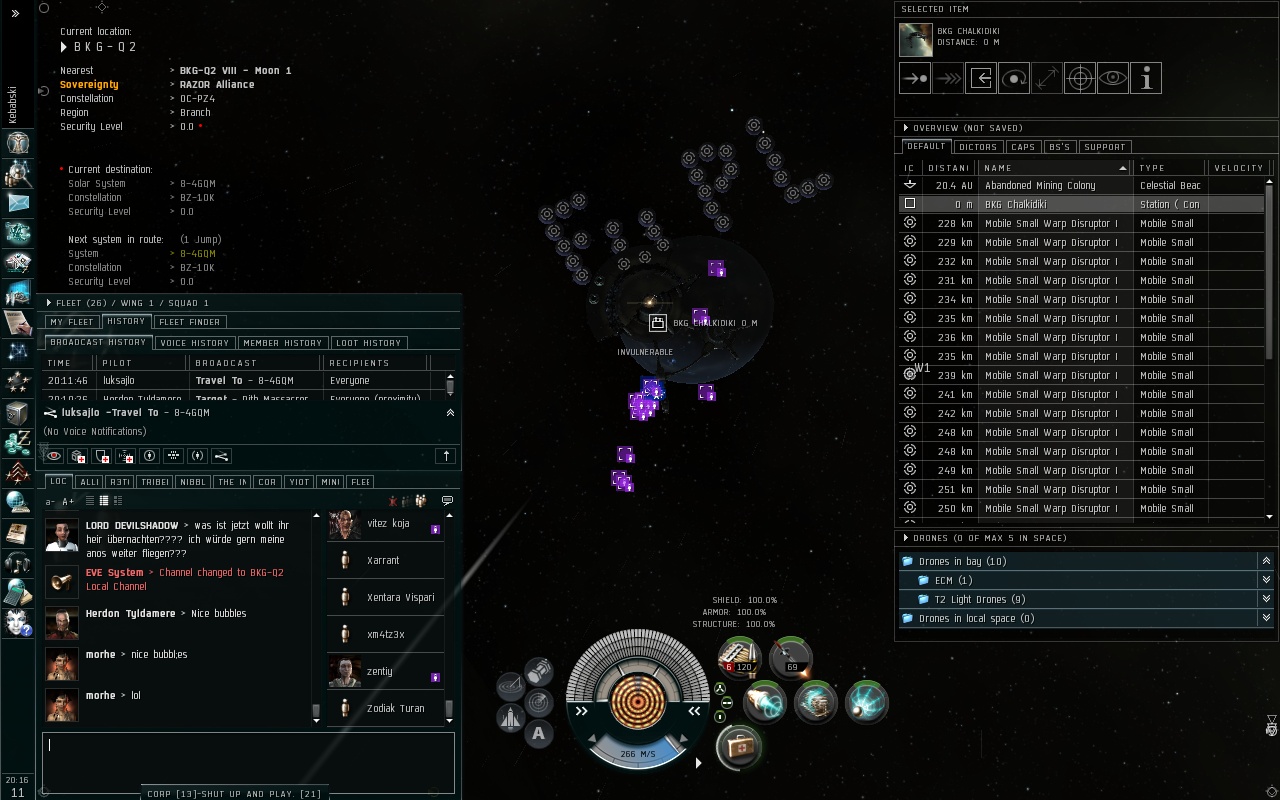Expand the collapsed Neocom sidebar arrow
1280x800 pixels.
[15, 13]
